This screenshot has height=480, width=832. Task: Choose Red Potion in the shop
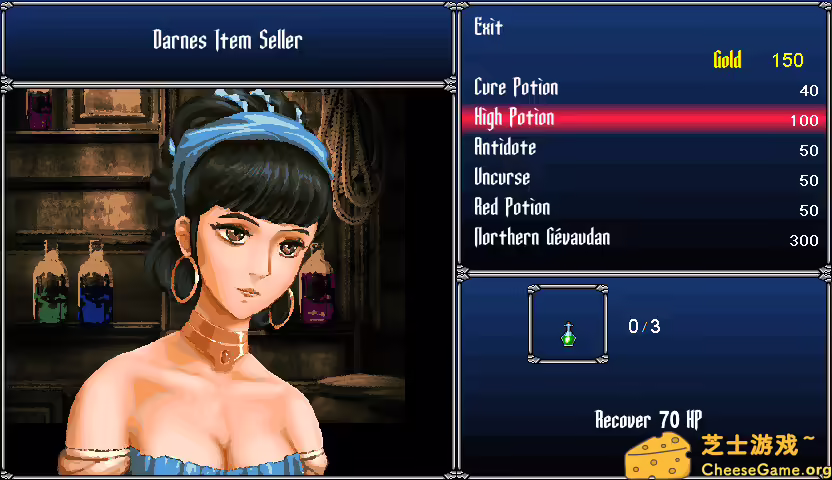[x=512, y=209]
